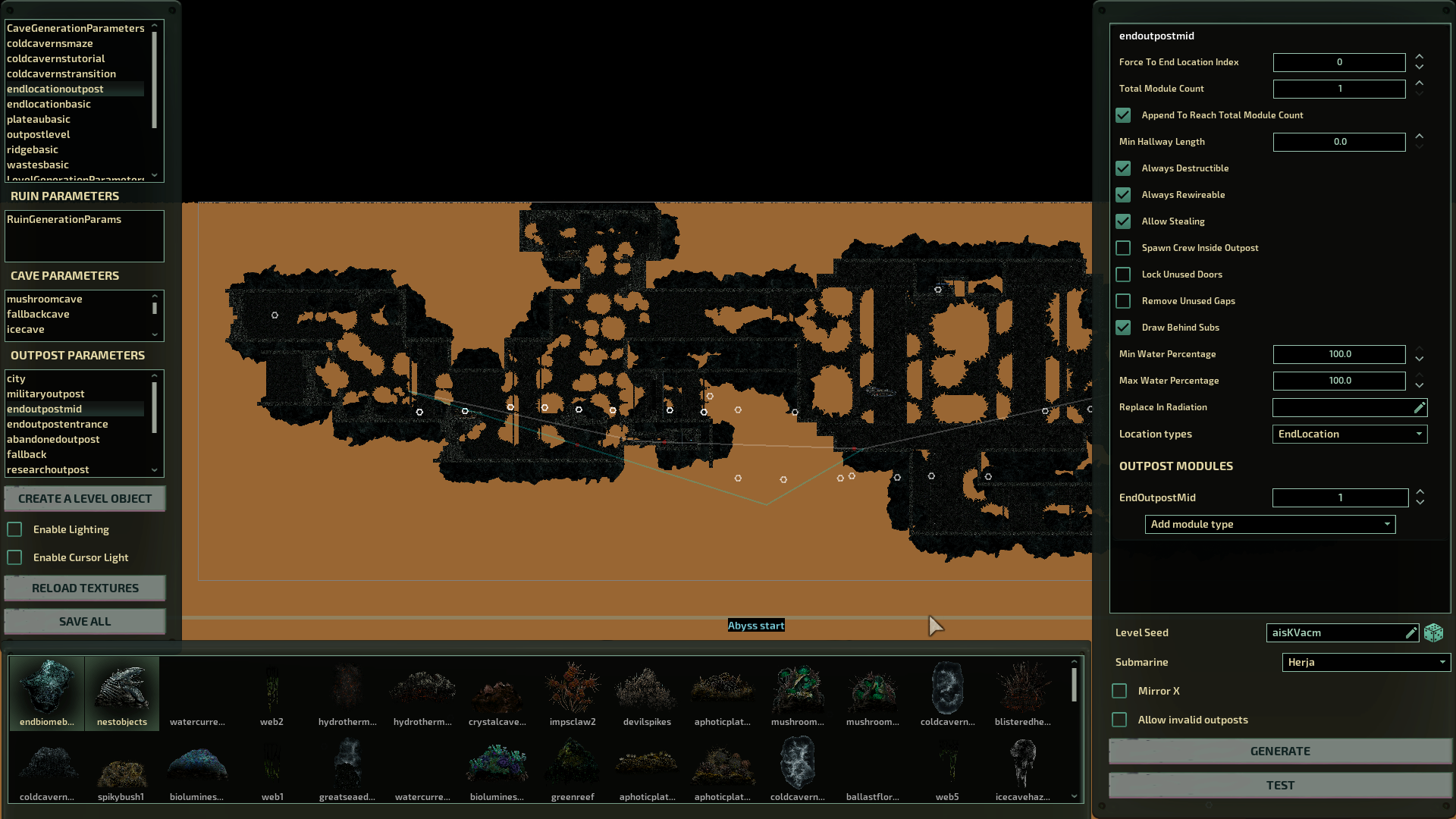Click the SAVE ALL button
1456x819 pixels.
point(84,621)
